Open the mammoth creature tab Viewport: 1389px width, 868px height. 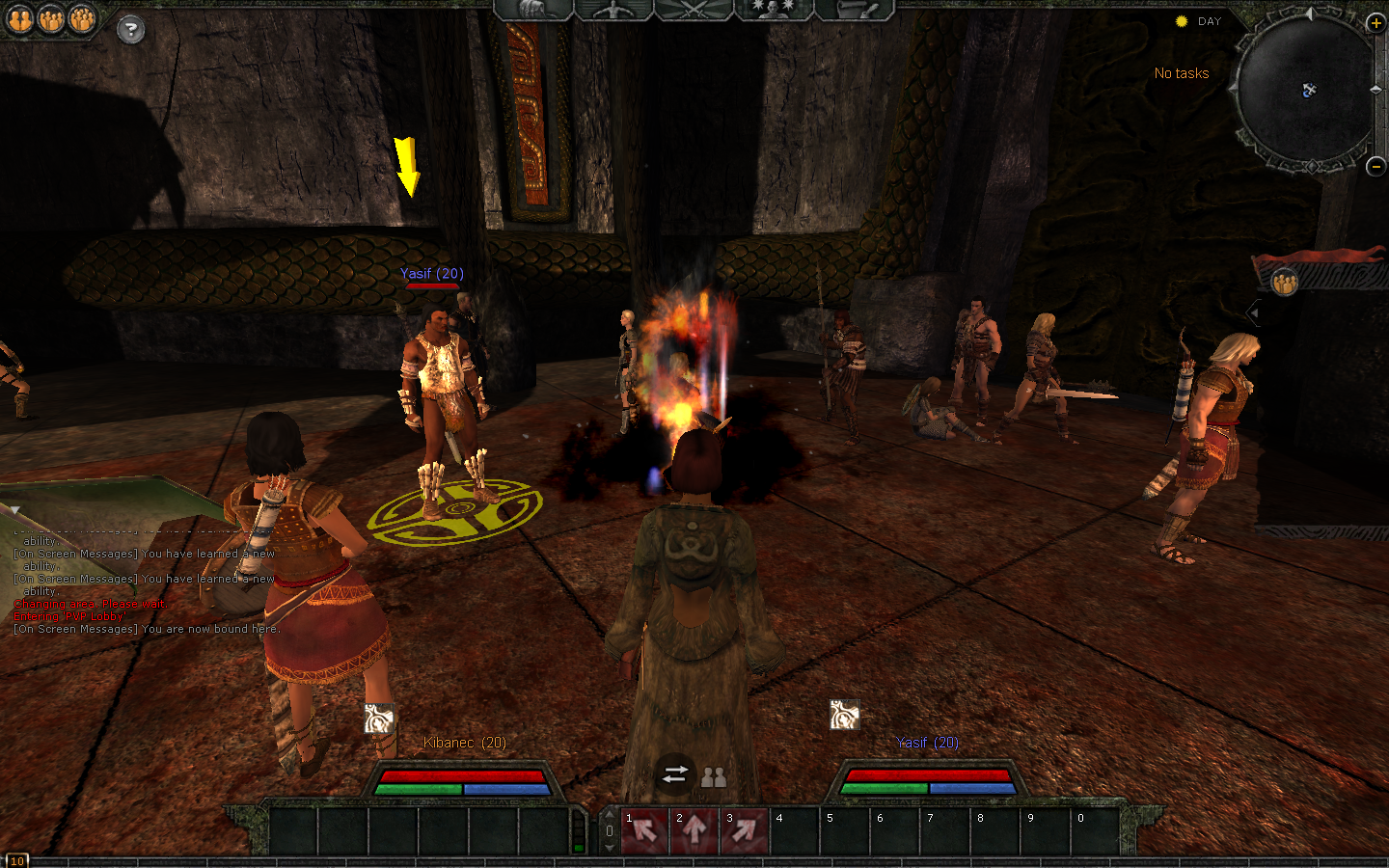click(533, 10)
